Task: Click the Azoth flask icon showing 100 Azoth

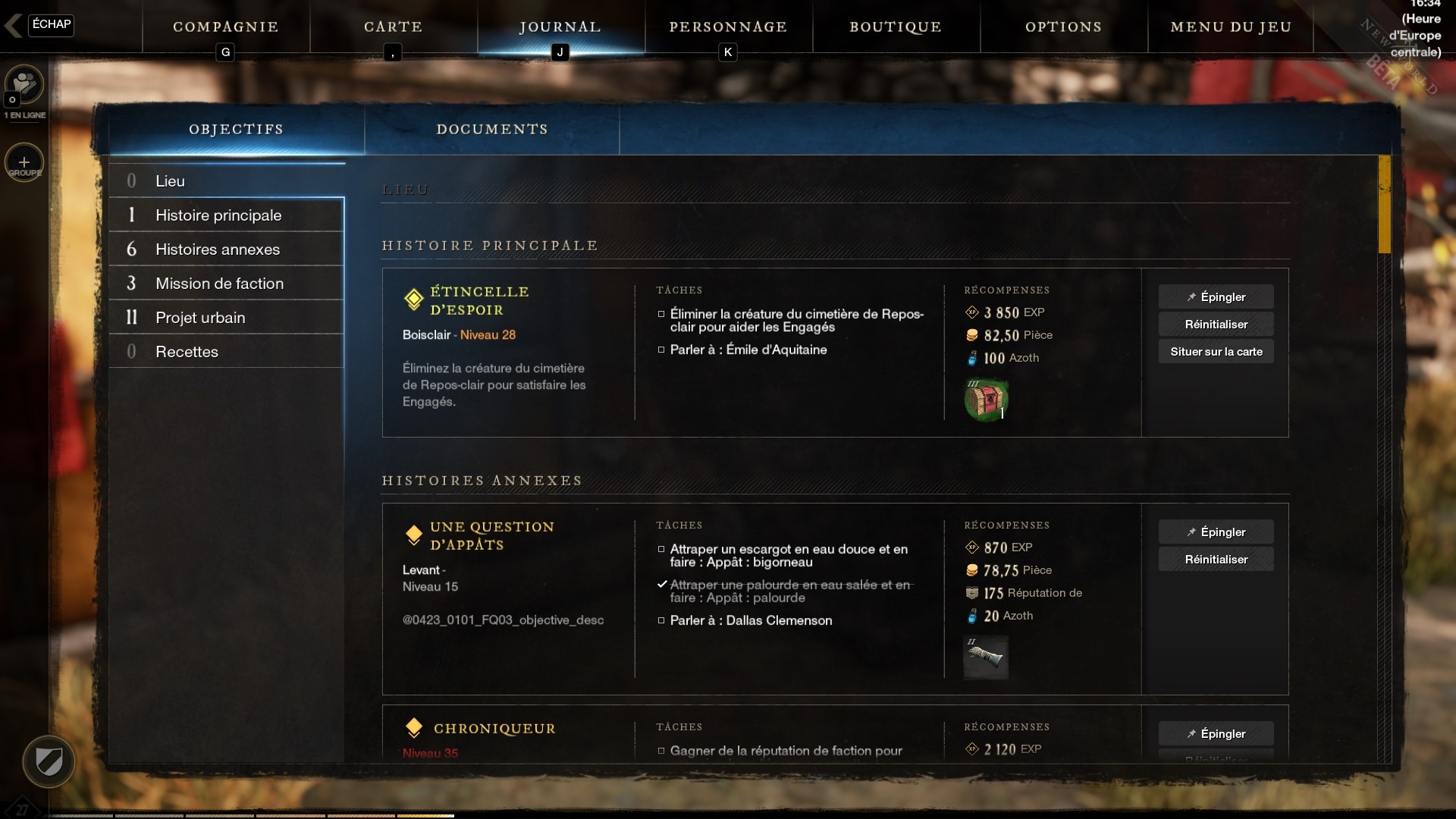Action: click(974, 358)
